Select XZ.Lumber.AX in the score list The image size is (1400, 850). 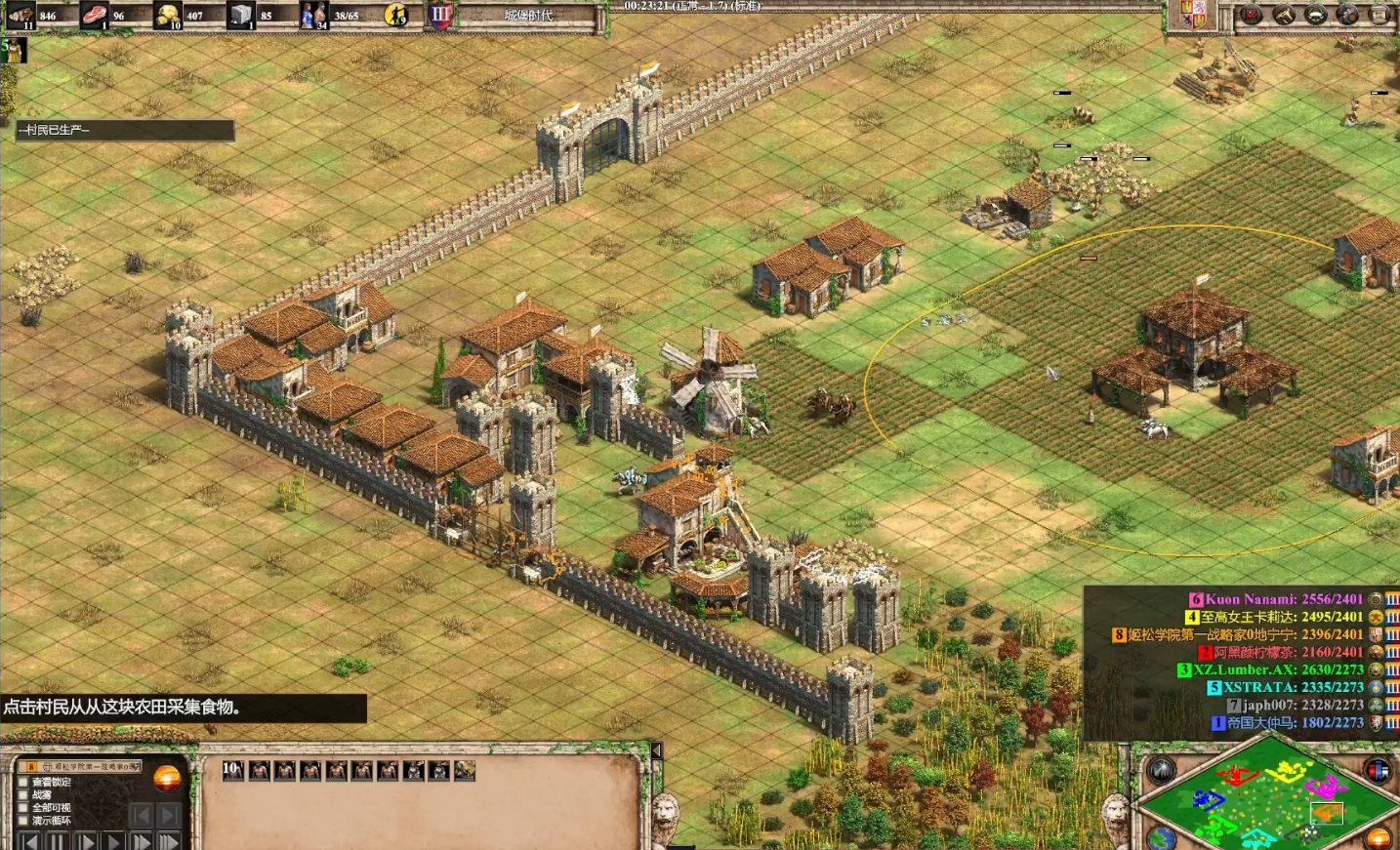pyautogui.click(x=1269, y=669)
